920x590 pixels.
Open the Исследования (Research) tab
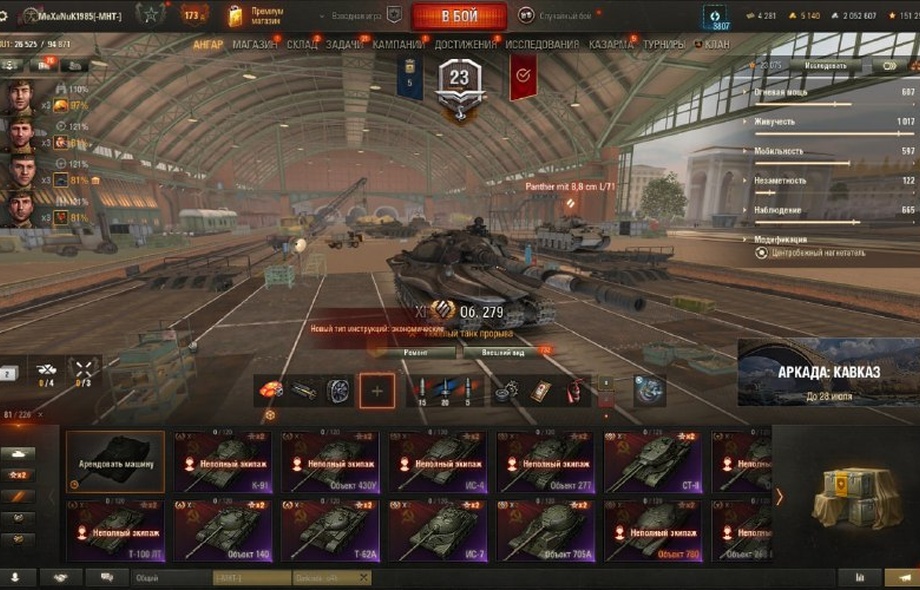coord(542,45)
